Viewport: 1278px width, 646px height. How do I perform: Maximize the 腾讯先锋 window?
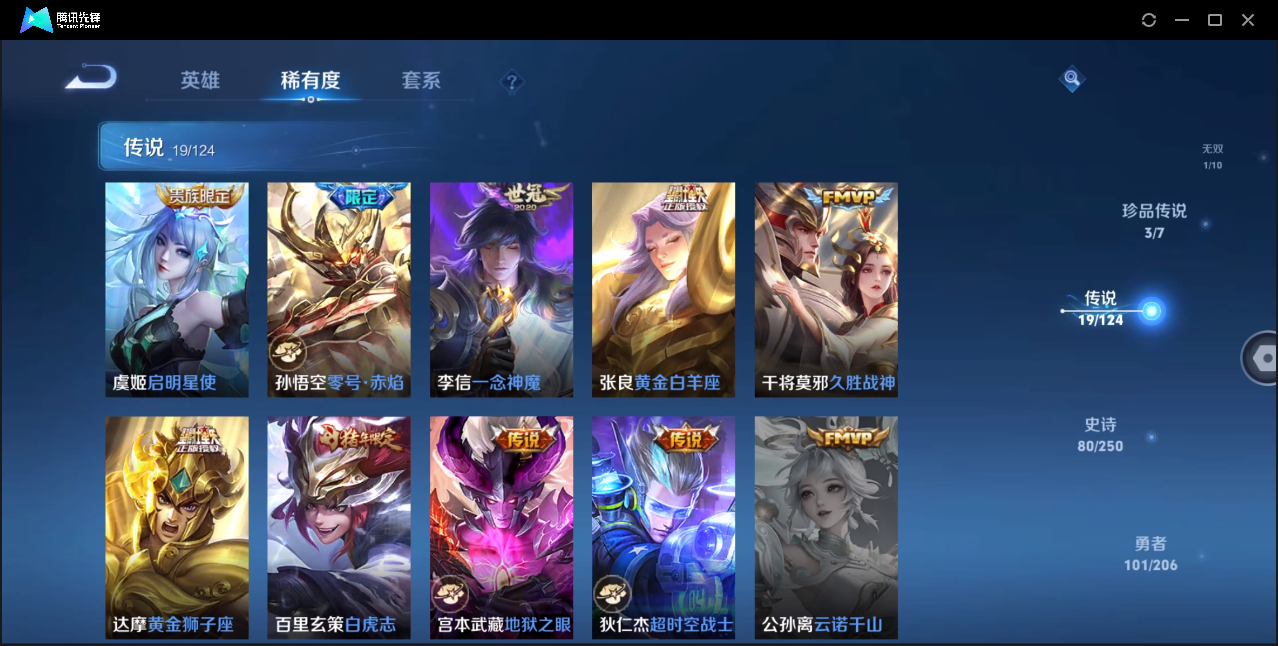coord(1215,20)
